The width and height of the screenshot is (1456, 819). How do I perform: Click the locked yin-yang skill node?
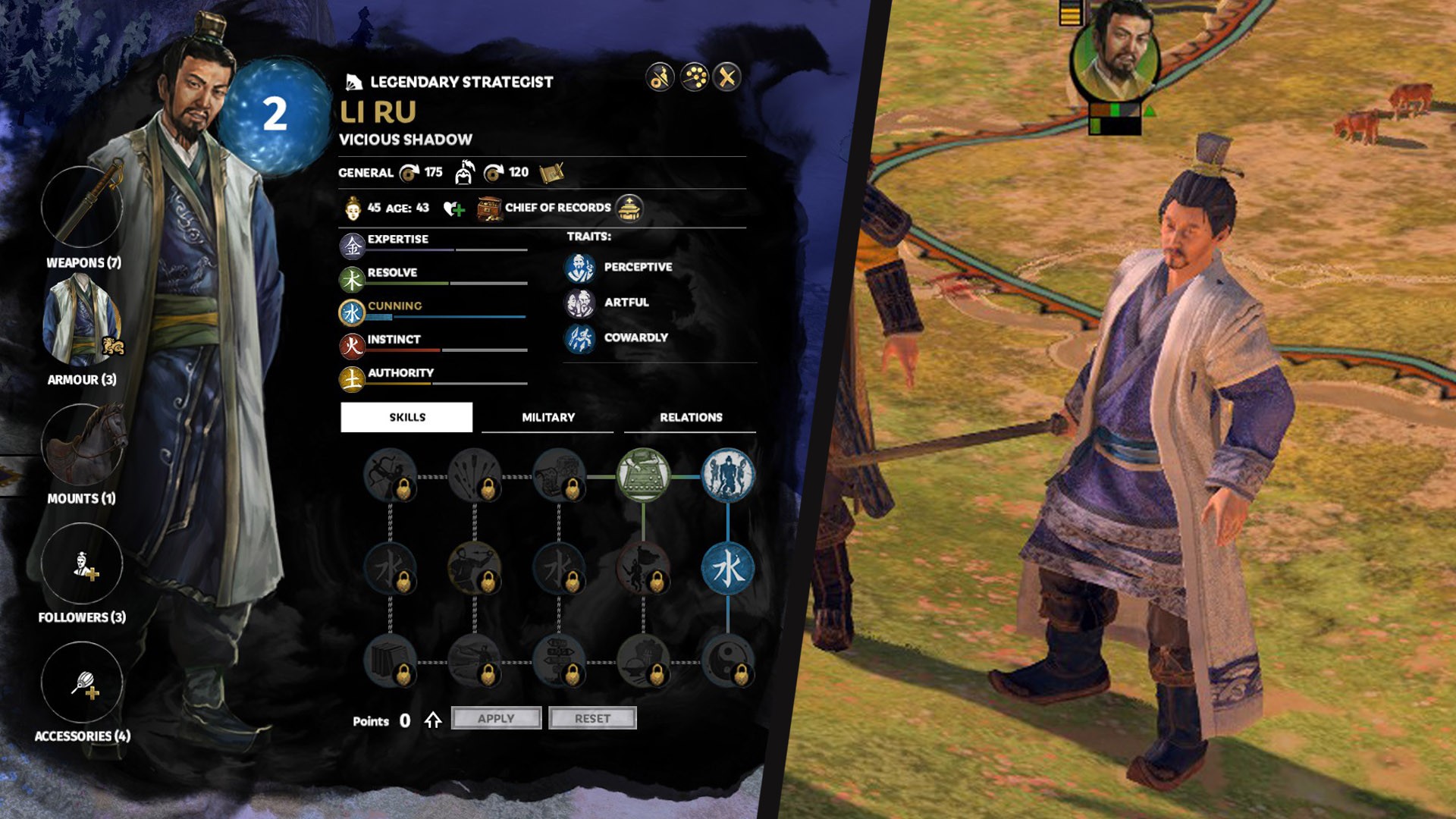(x=727, y=661)
